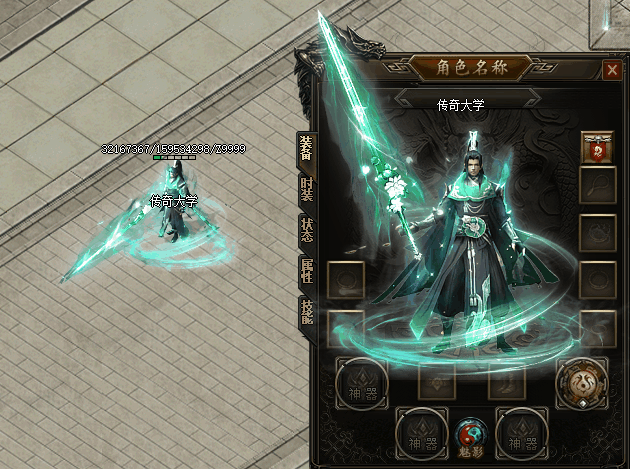The image size is (630, 469).
Task: Open the 技能 skills tab
Action: tap(306, 311)
